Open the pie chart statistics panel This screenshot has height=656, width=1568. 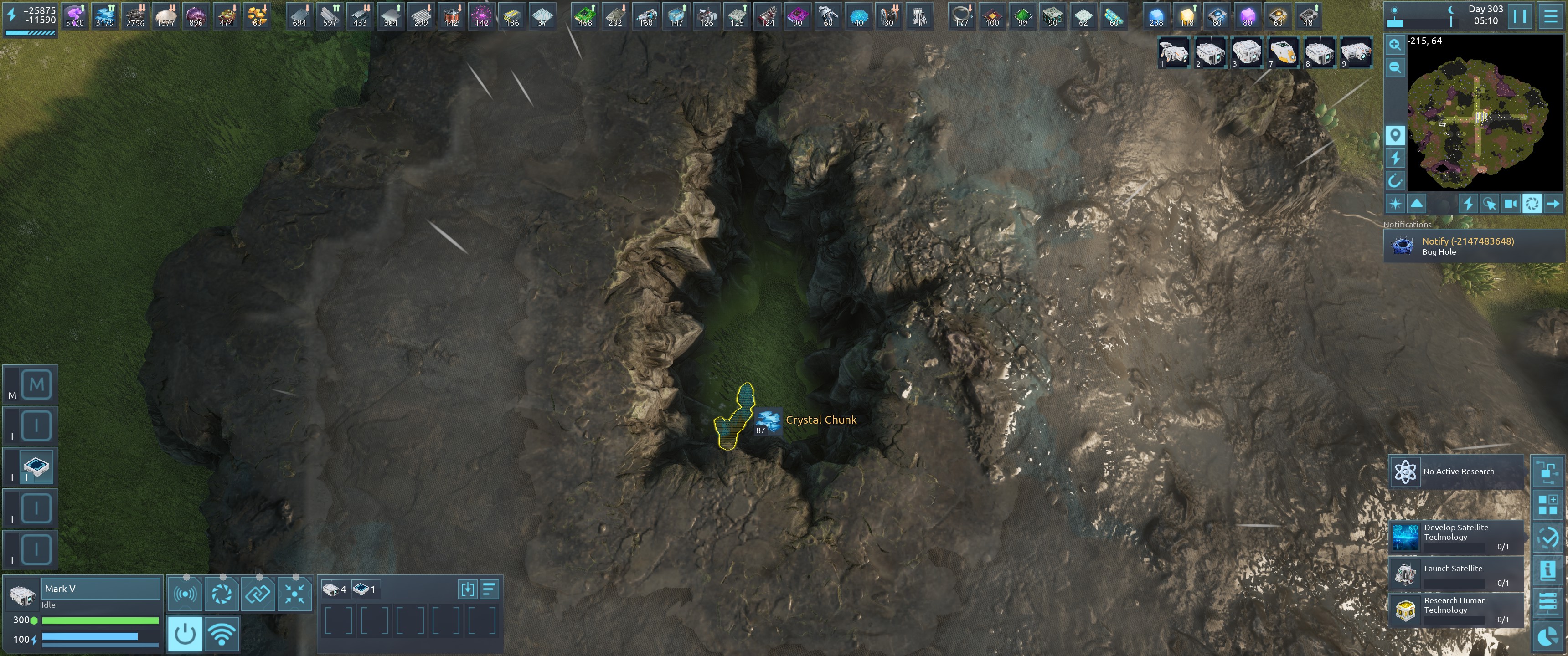pos(1547,636)
